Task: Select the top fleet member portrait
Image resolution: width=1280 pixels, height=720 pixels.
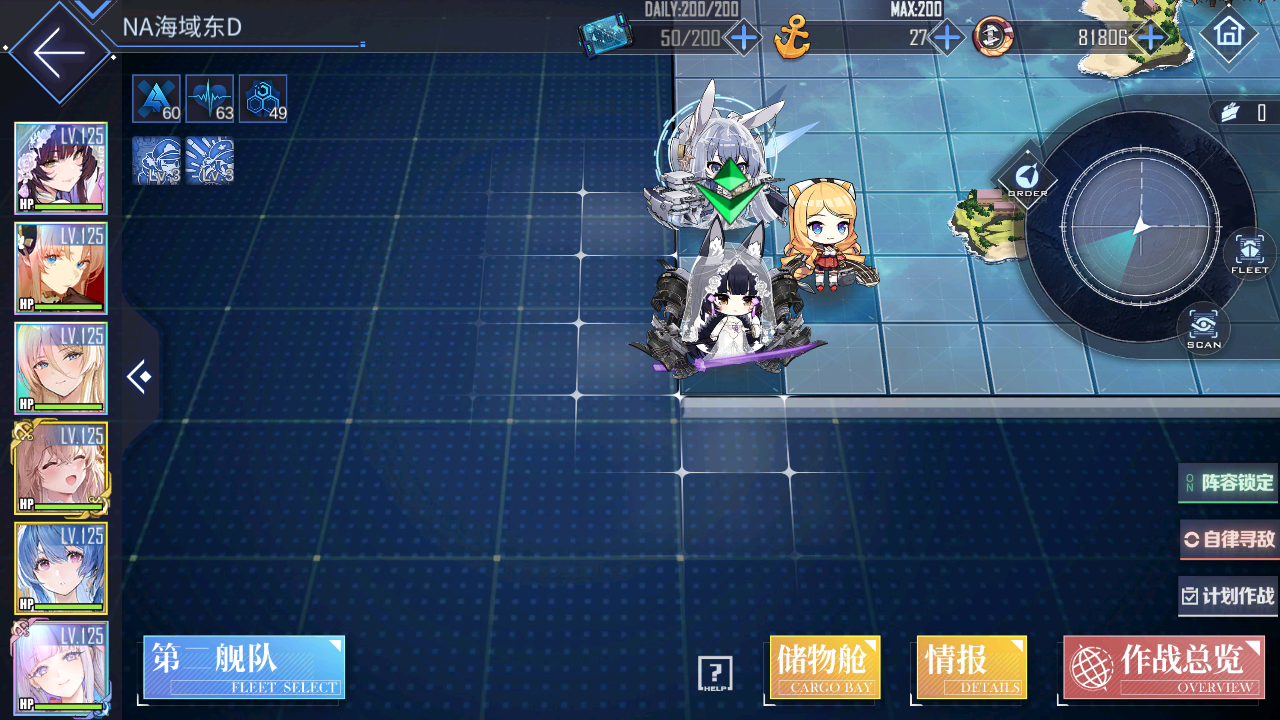Action: point(61,168)
